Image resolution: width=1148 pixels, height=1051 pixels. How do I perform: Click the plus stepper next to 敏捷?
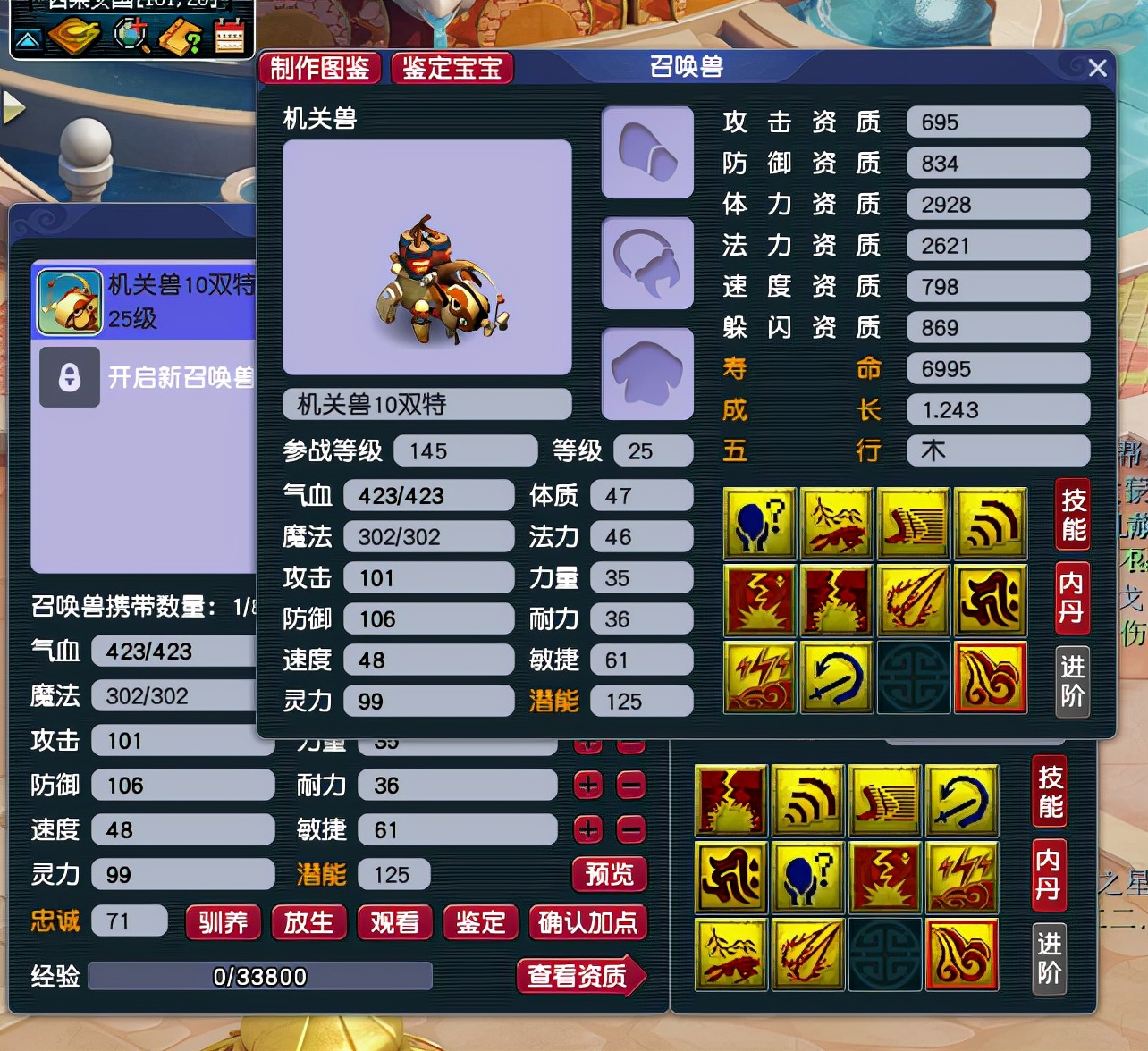coord(587,829)
